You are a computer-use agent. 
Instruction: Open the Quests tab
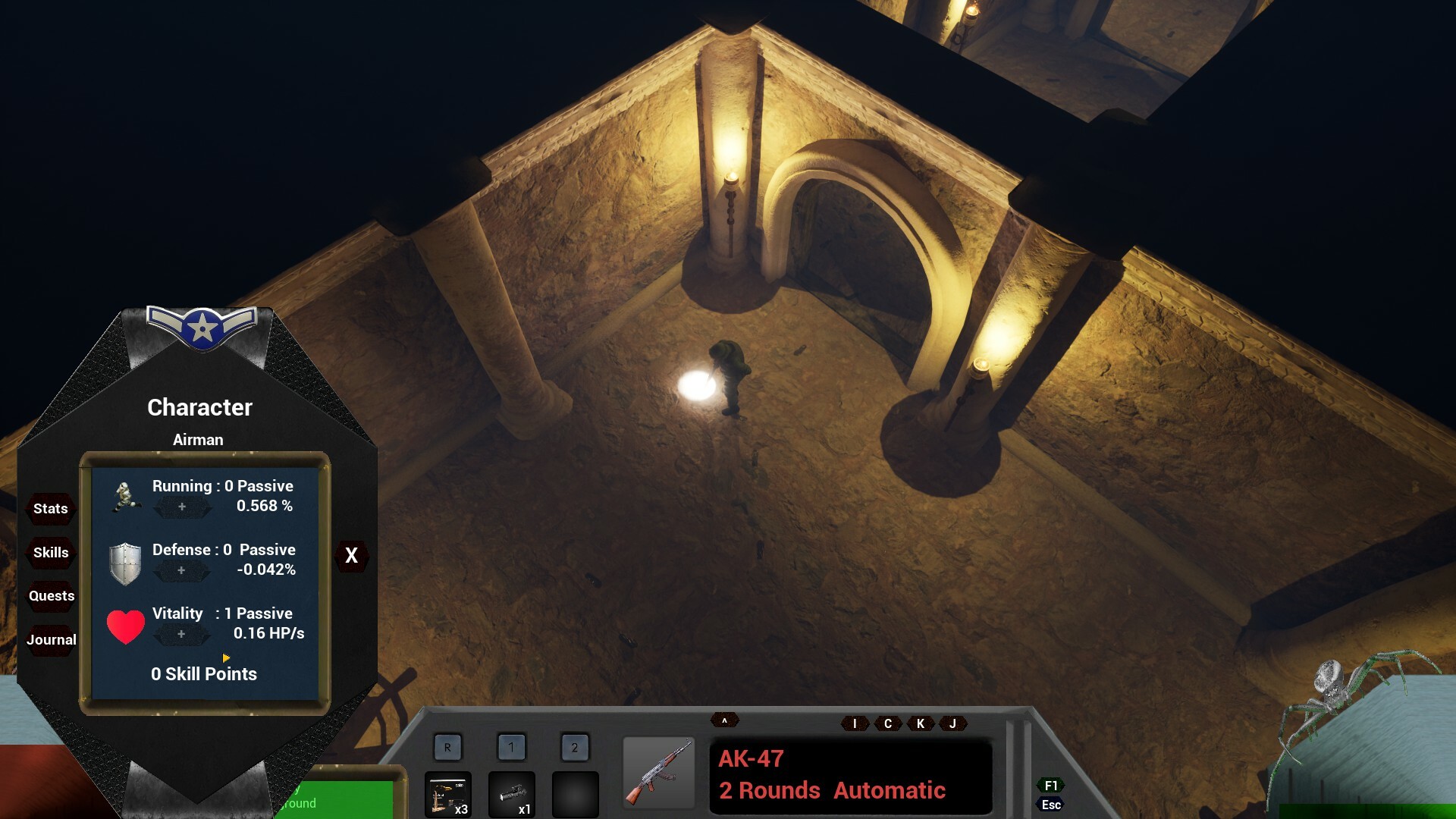coord(51,596)
